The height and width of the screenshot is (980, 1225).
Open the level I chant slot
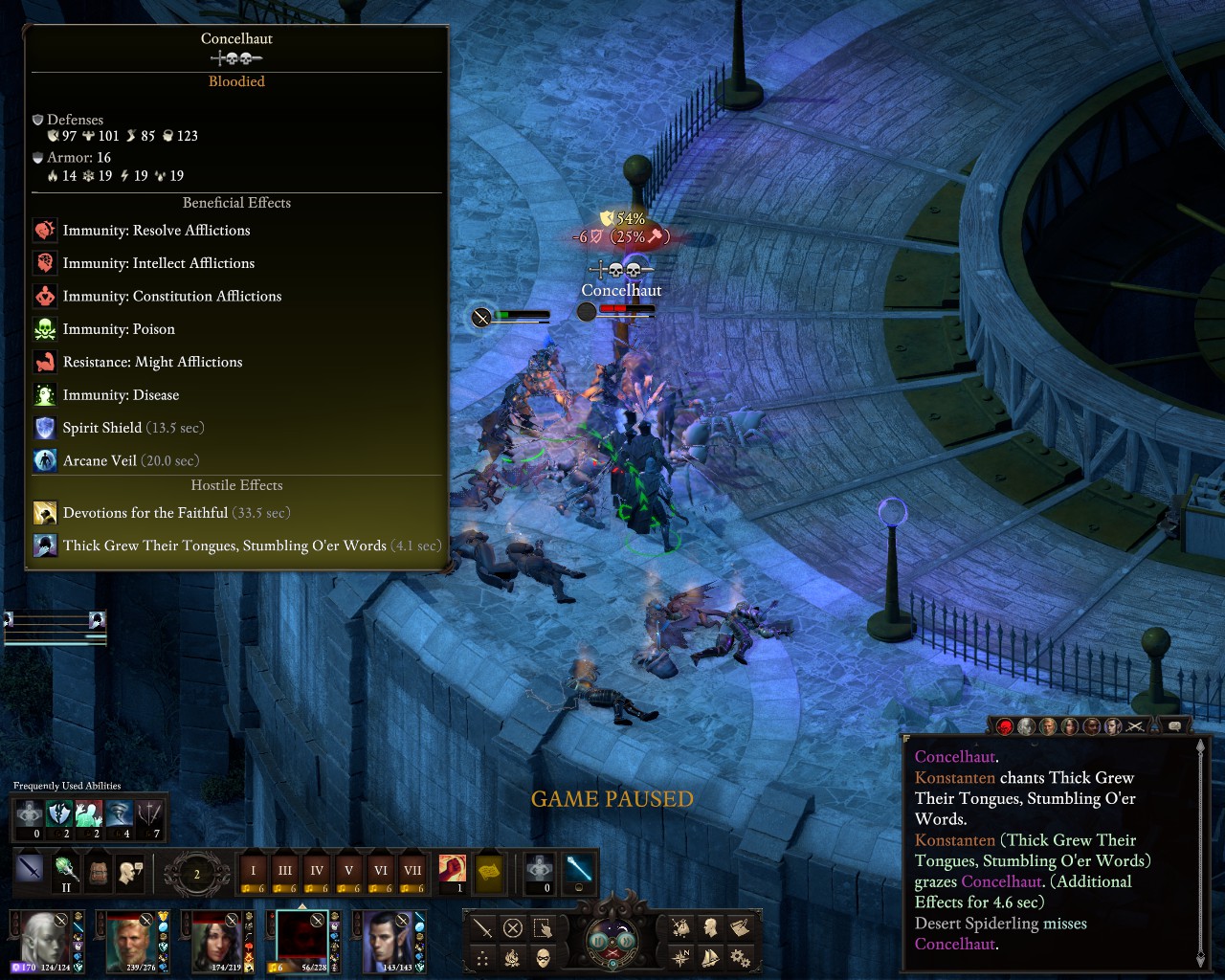coord(253,870)
